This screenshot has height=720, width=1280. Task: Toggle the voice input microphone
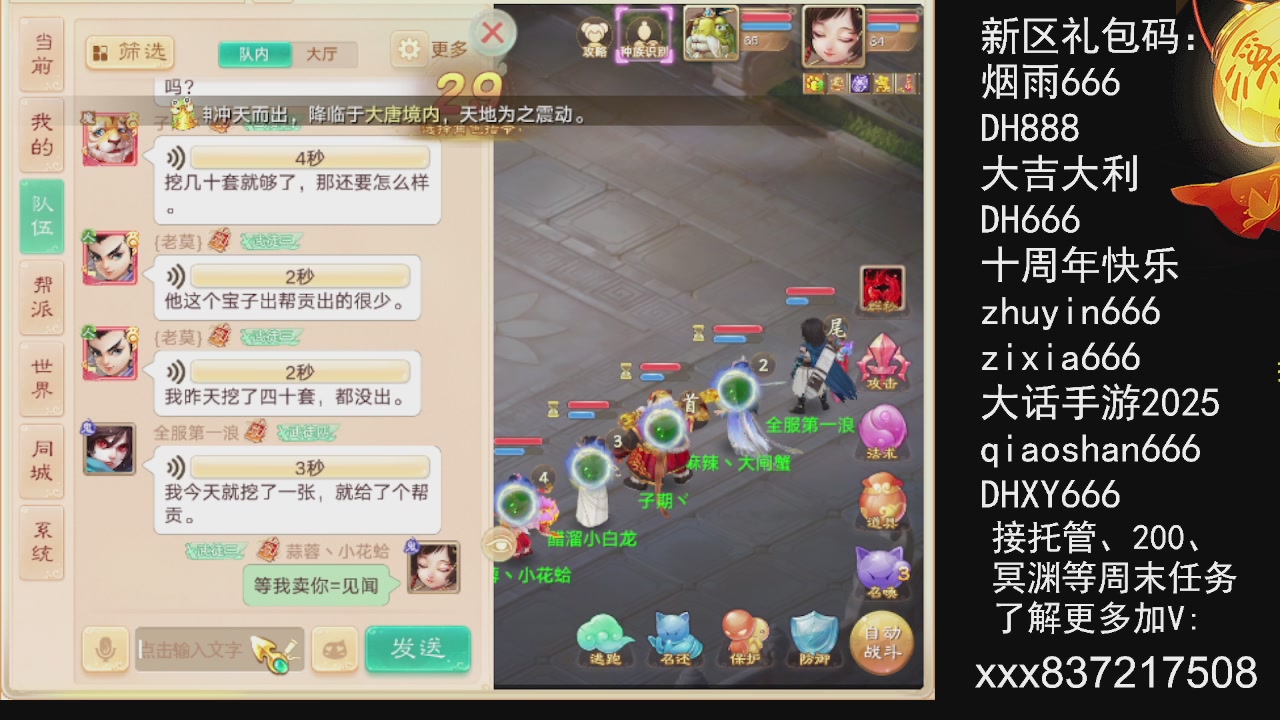(x=105, y=649)
